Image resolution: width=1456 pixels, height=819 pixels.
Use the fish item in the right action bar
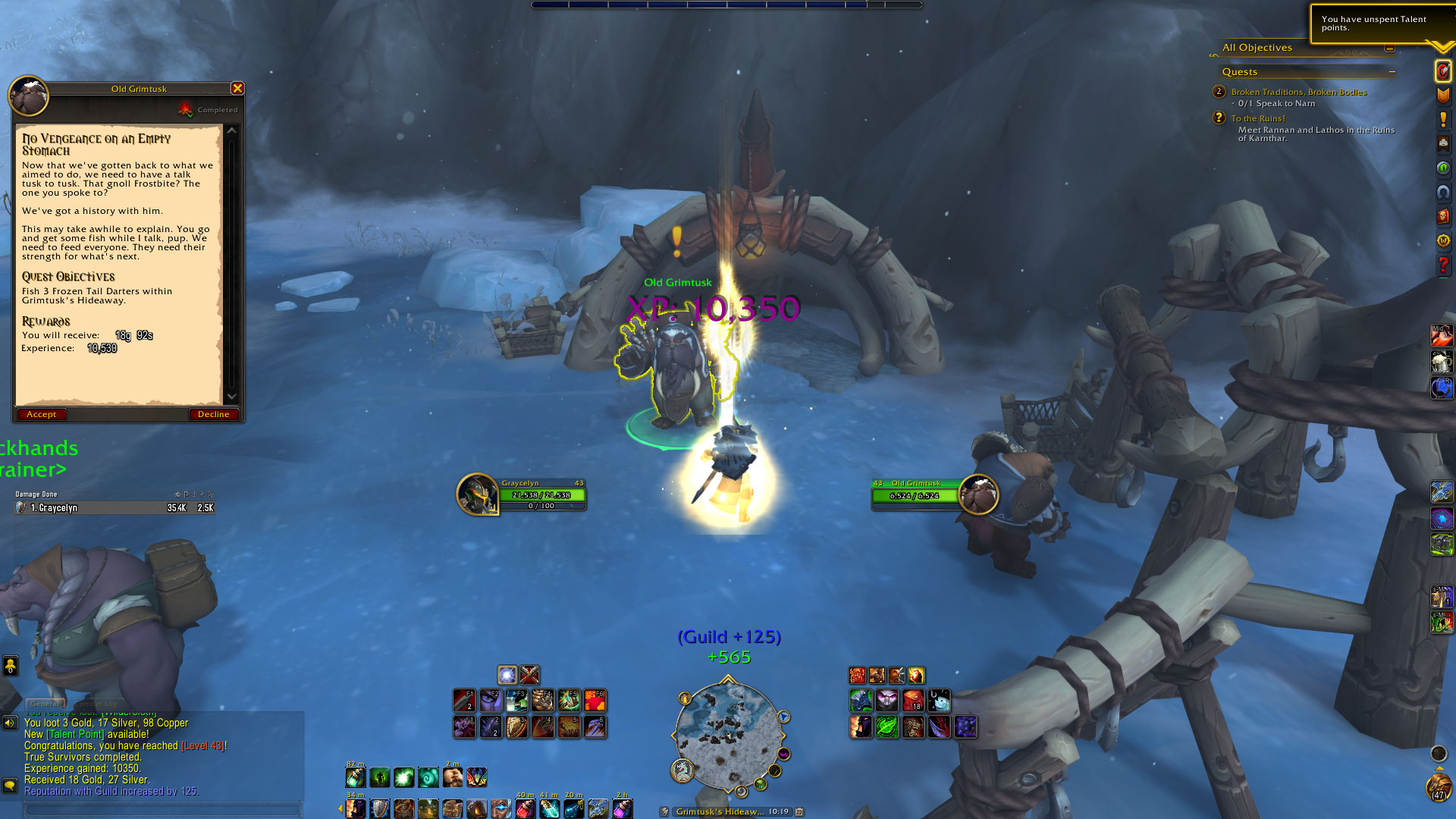[940, 701]
